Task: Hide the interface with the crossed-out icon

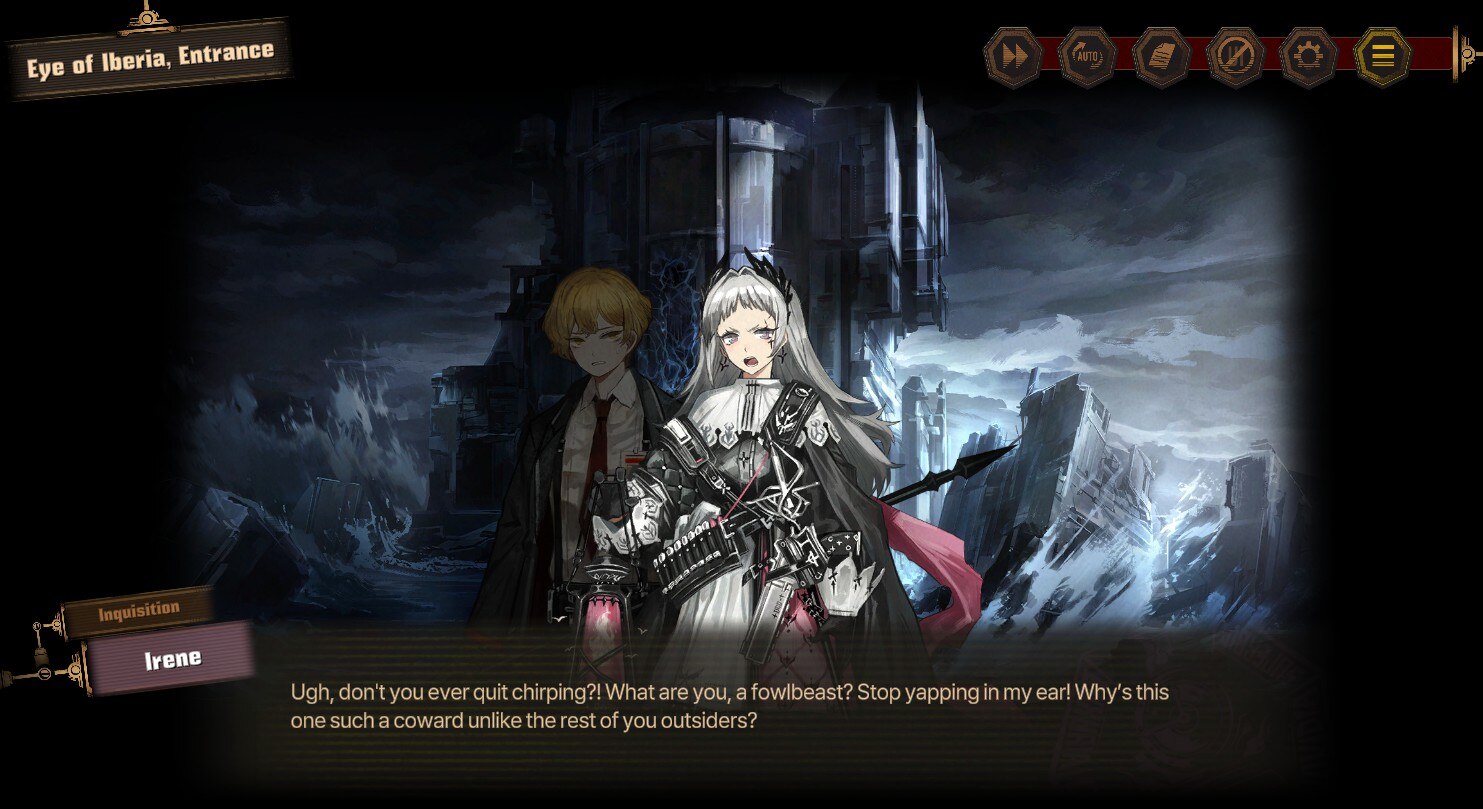Action: pyautogui.click(x=1235, y=57)
